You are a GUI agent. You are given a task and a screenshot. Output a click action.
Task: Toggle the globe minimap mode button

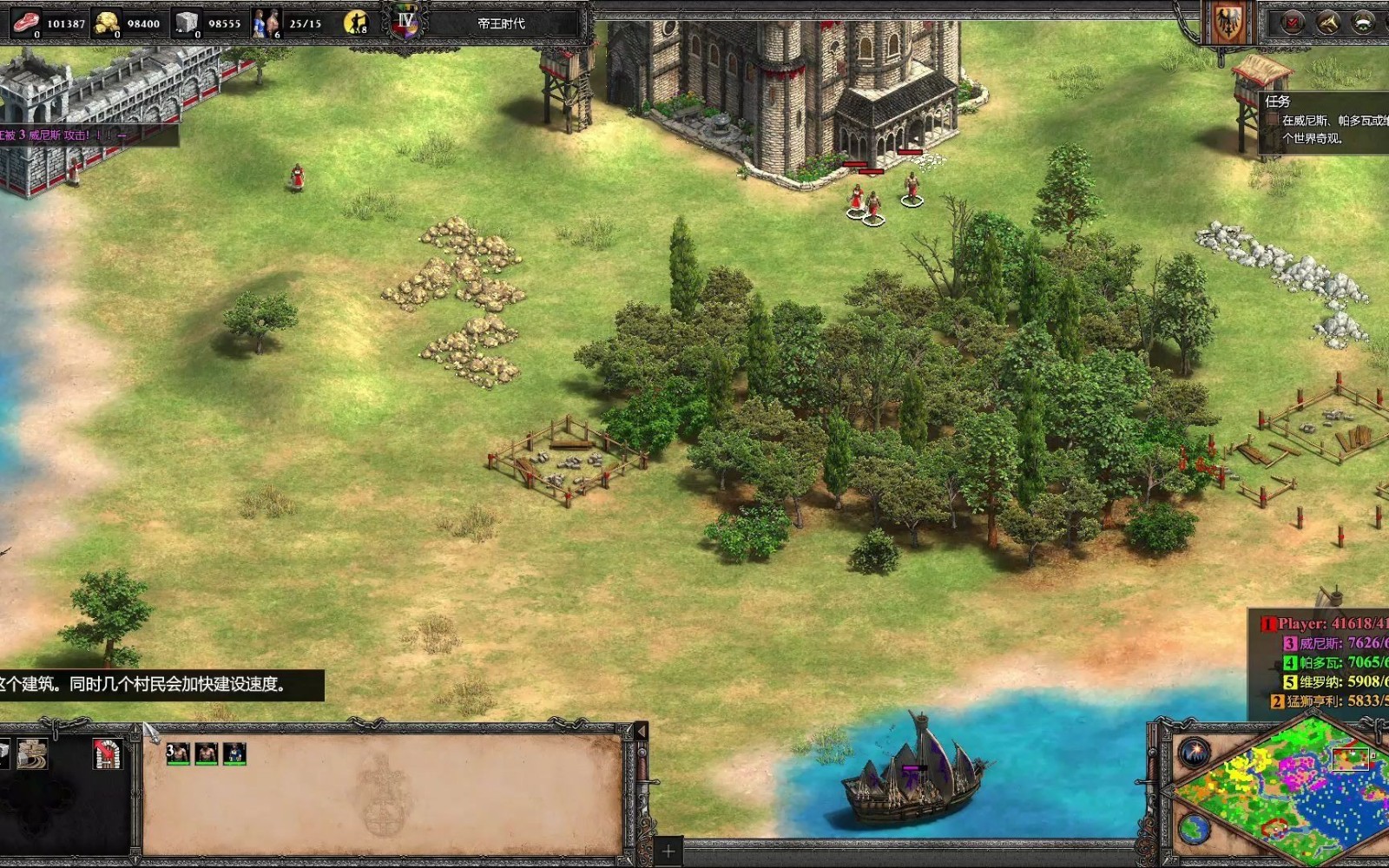coord(1195,829)
